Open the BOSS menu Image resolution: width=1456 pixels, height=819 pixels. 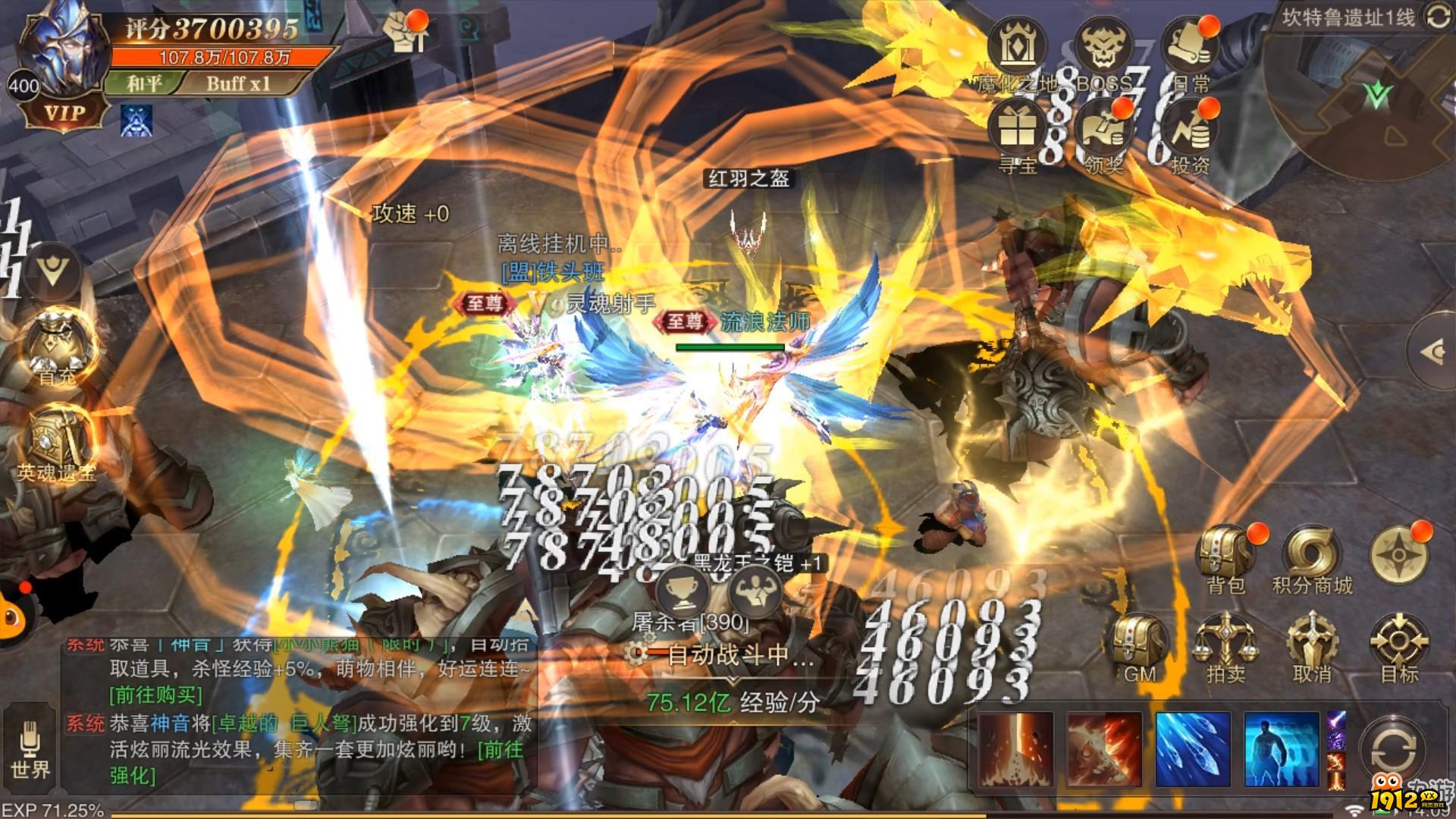(x=1103, y=52)
